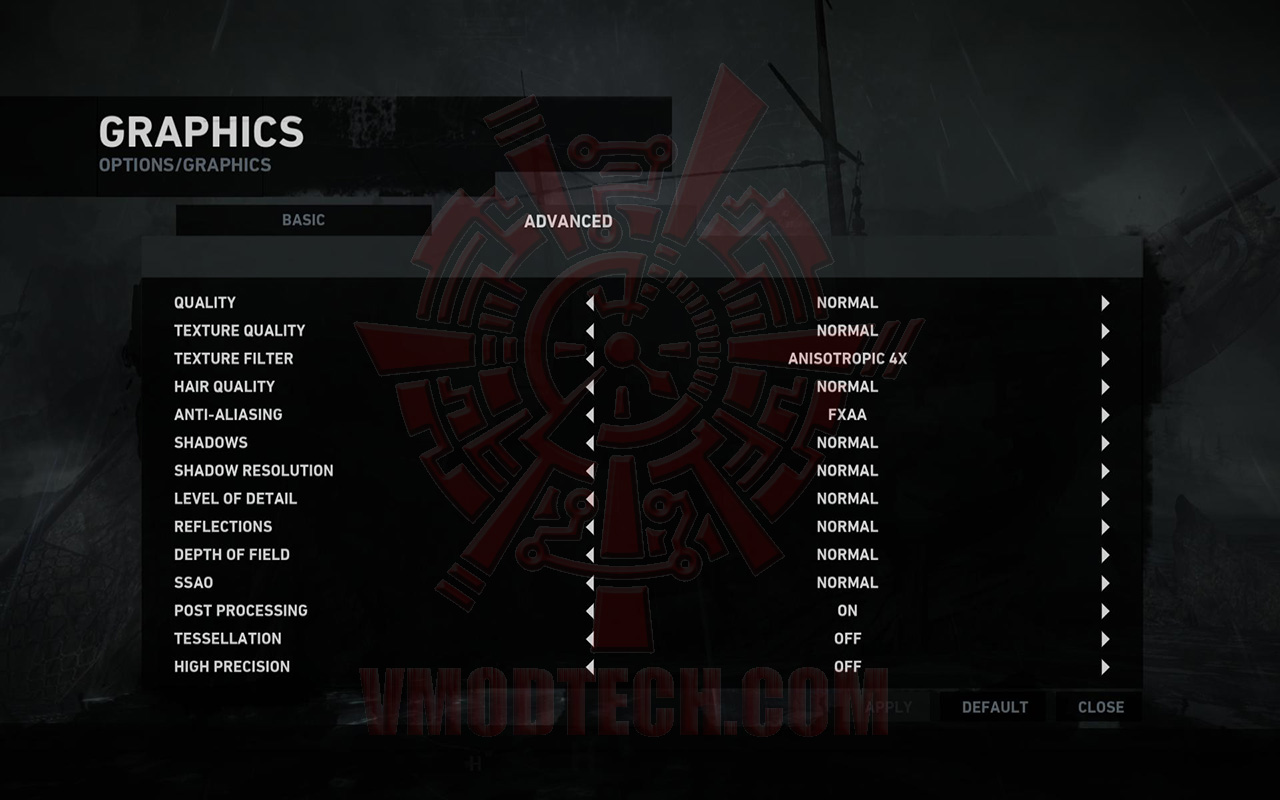
Task: Restore Default graphics settings
Action: pyautogui.click(x=995, y=707)
